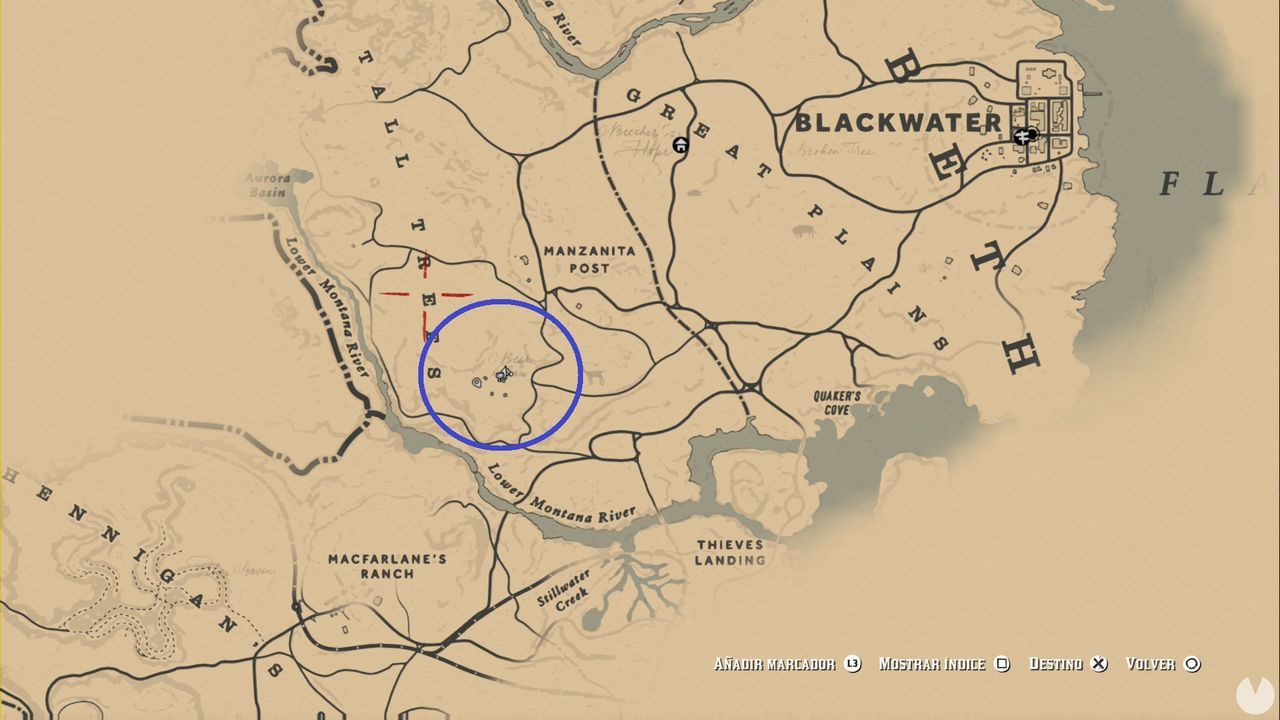Click the X button icon beside Destino
1280x720 pixels.
(x=1100, y=664)
